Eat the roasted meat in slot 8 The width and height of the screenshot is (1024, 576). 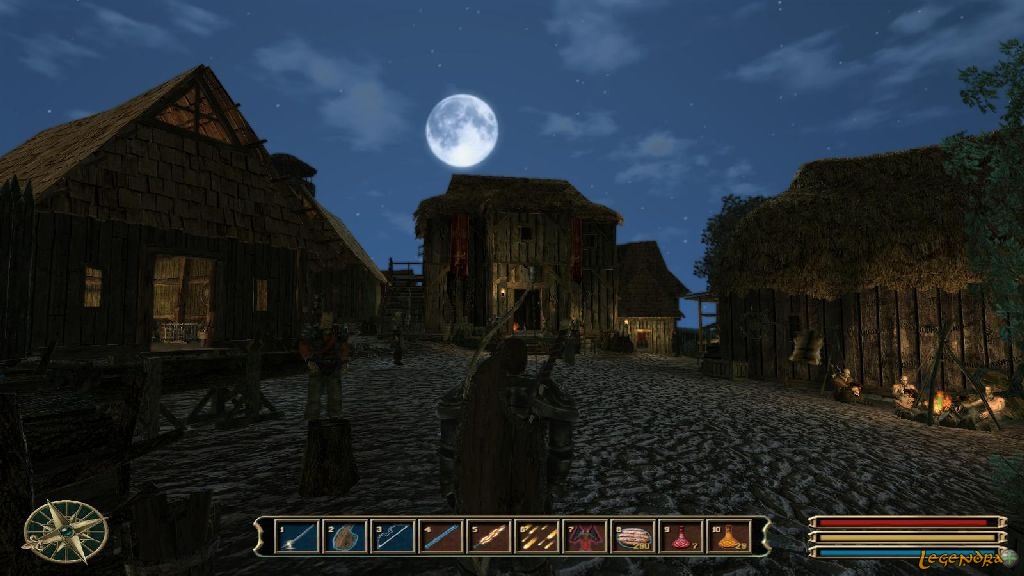point(633,537)
